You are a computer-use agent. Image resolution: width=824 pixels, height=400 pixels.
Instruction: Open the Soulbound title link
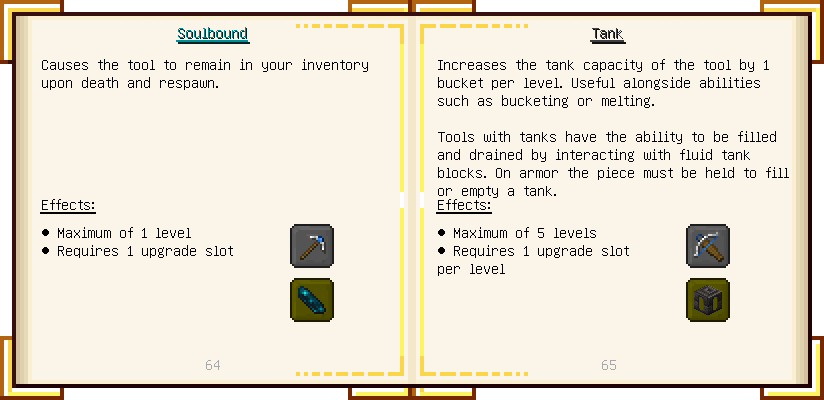(212, 34)
